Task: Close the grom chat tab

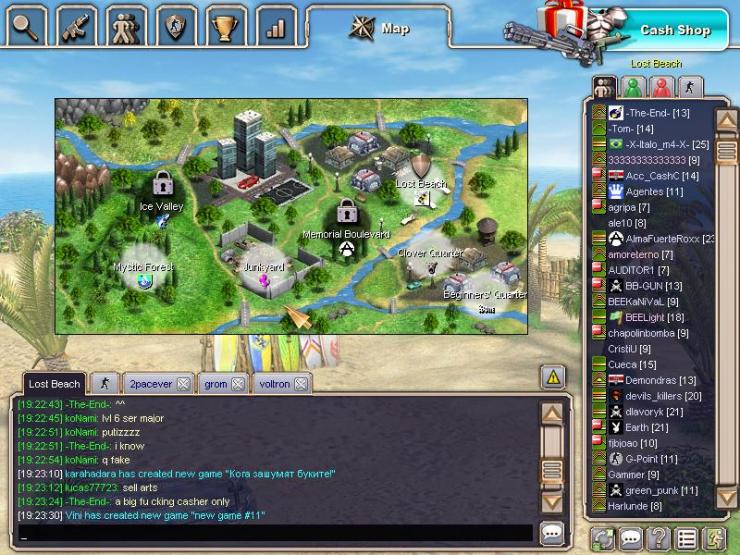Action: (x=238, y=384)
